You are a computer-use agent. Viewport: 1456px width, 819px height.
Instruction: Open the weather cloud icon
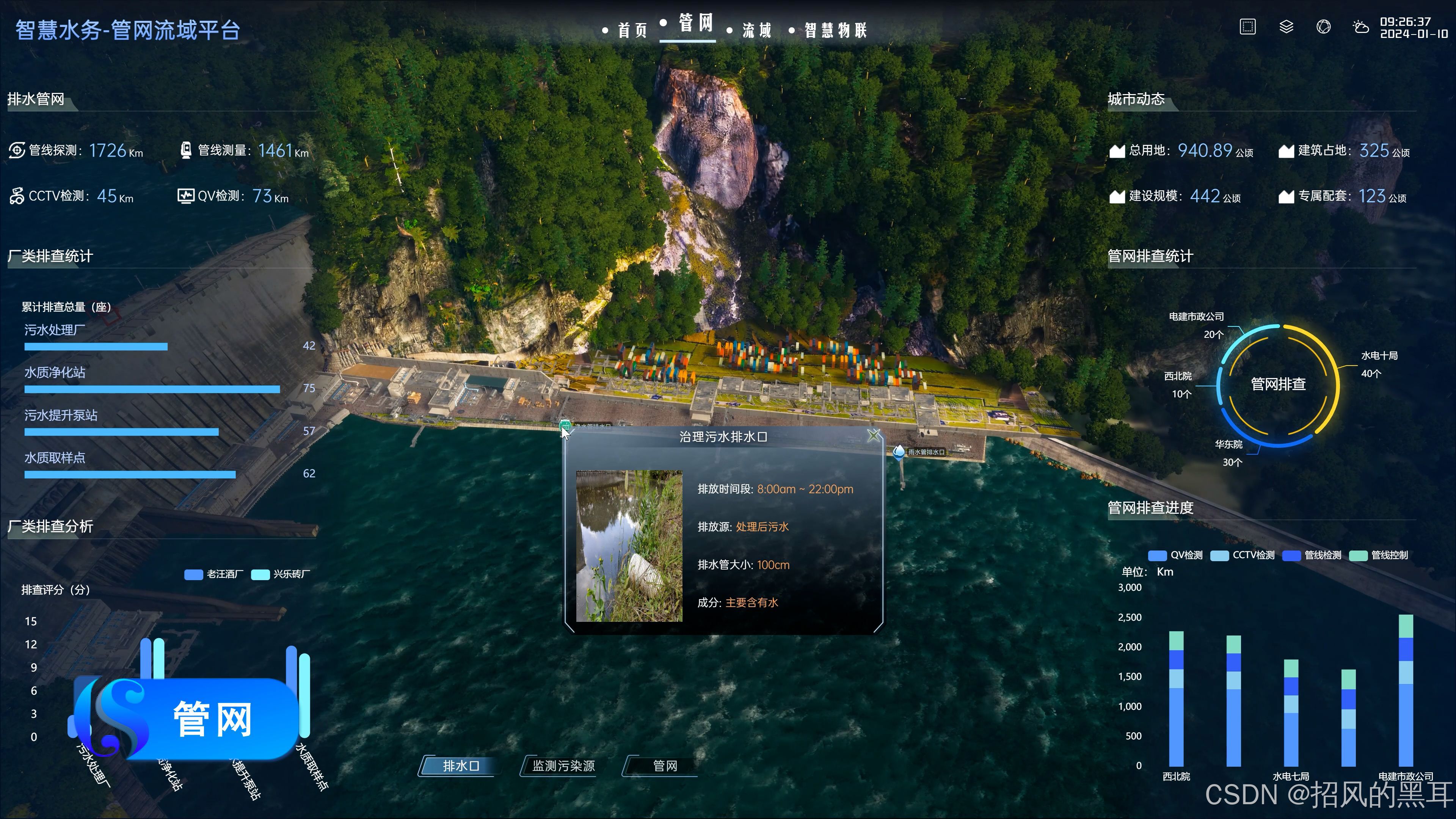coord(1360,27)
